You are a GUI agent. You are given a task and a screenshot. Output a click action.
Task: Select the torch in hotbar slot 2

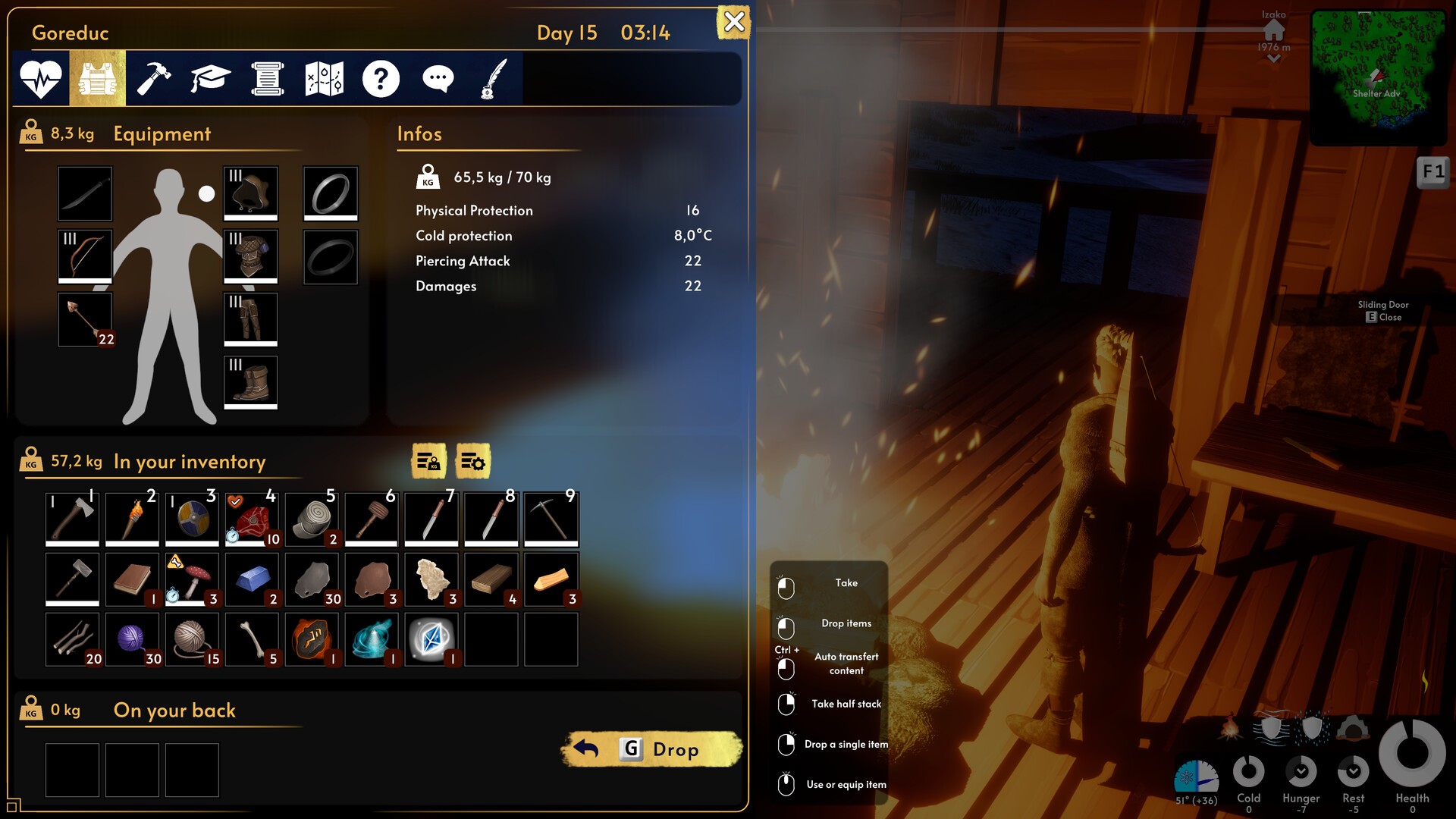coord(132,518)
